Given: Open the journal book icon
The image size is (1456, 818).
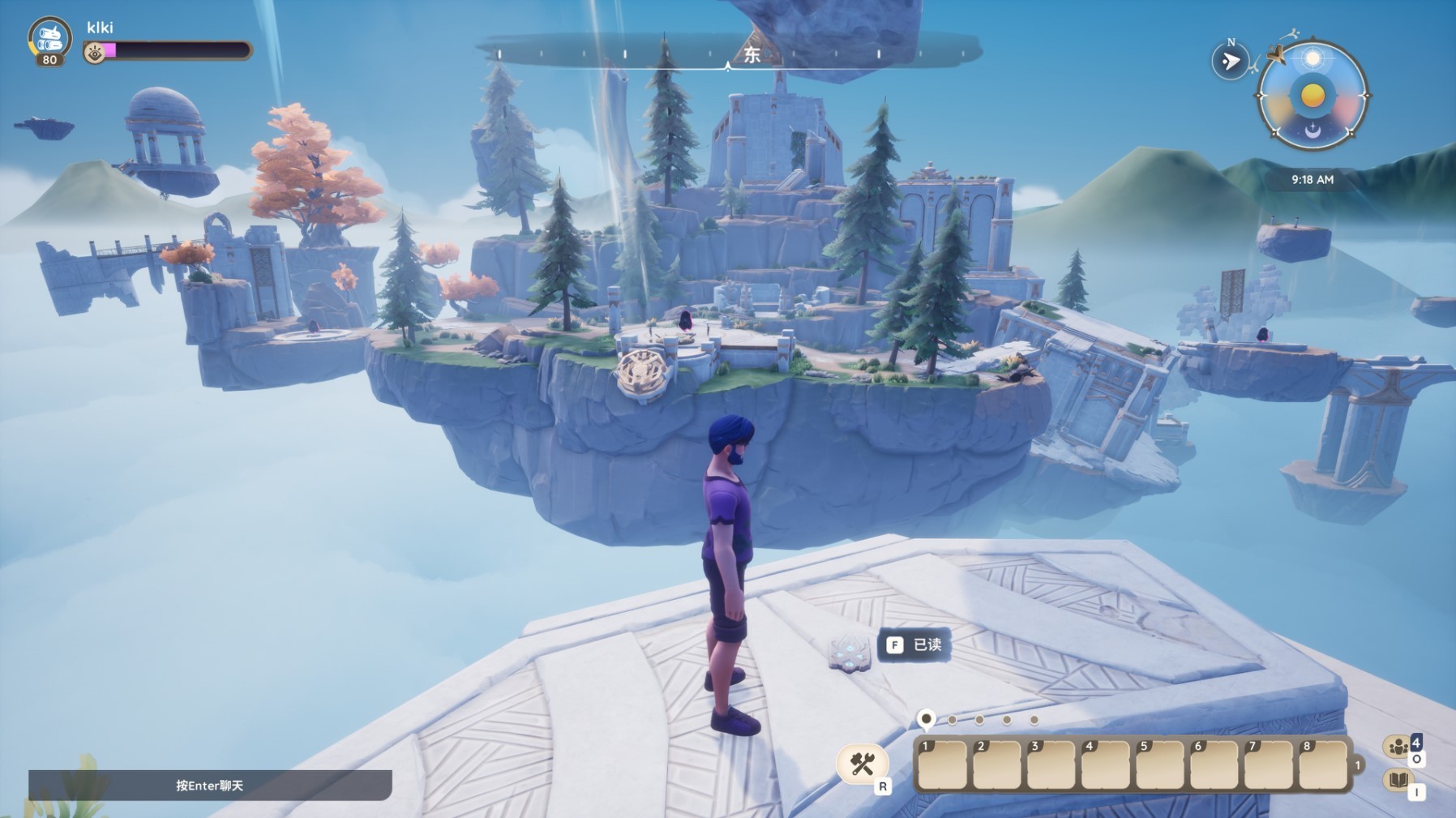Looking at the screenshot, I should click(1398, 781).
